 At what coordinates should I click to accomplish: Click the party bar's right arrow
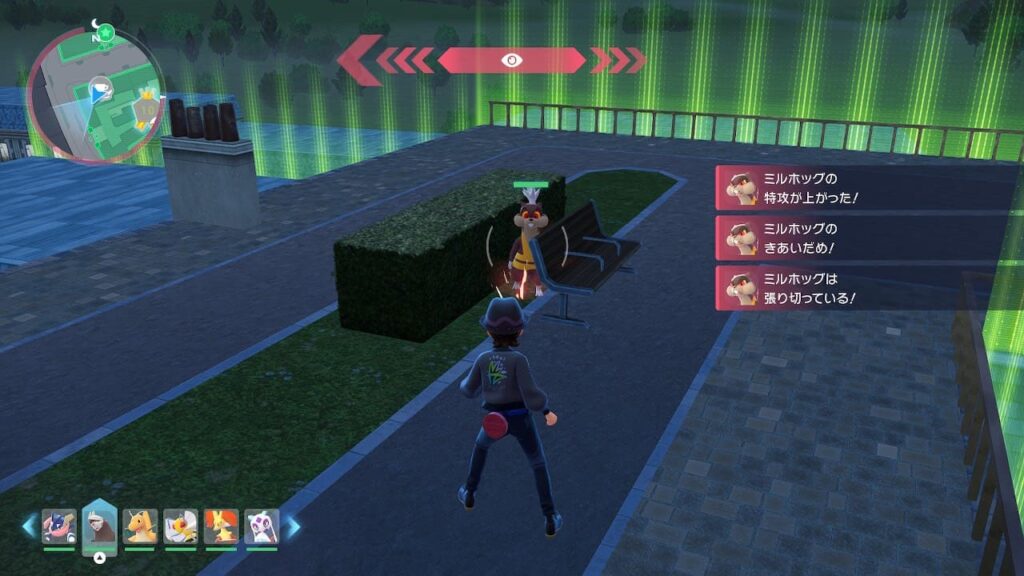pyautogui.click(x=294, y=526)
